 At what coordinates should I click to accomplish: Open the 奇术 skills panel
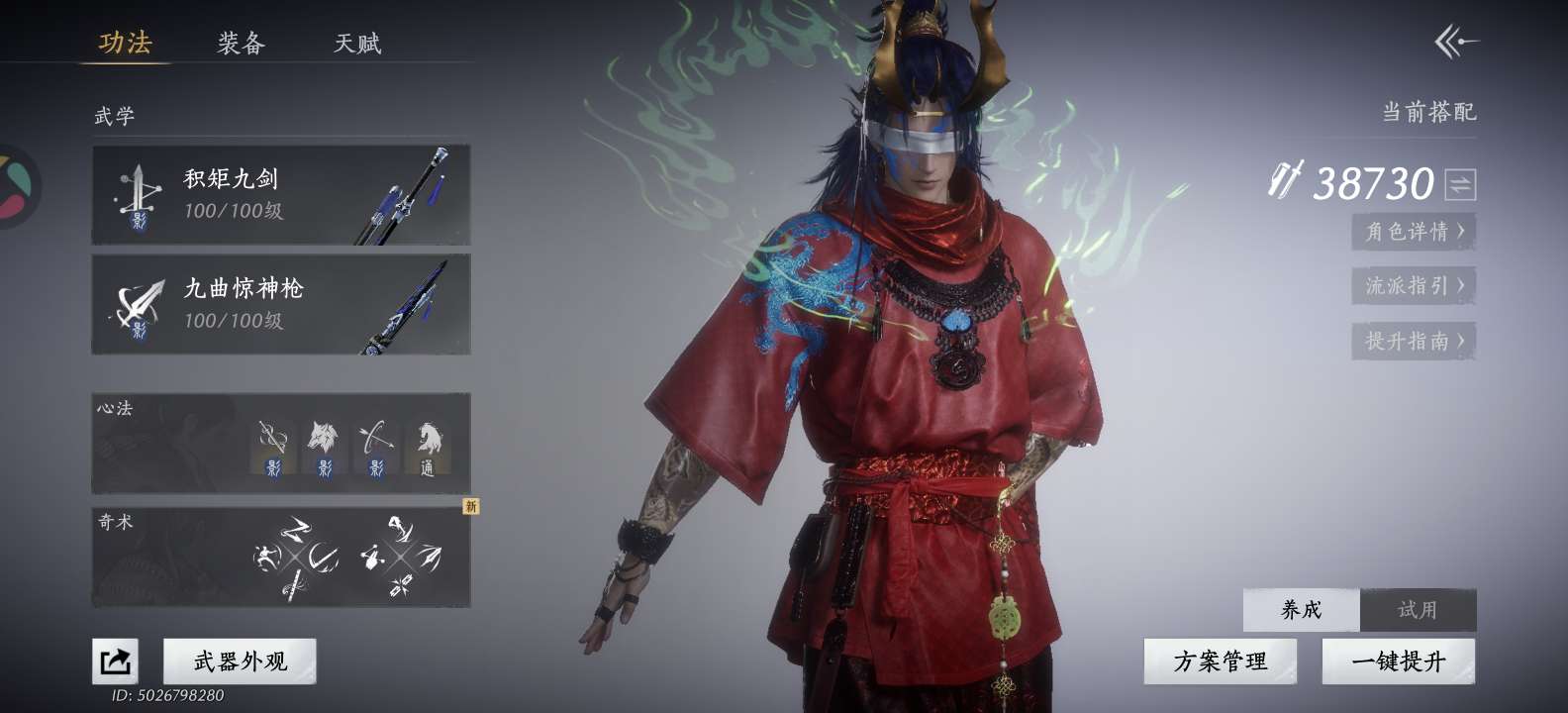pos(281,558)
